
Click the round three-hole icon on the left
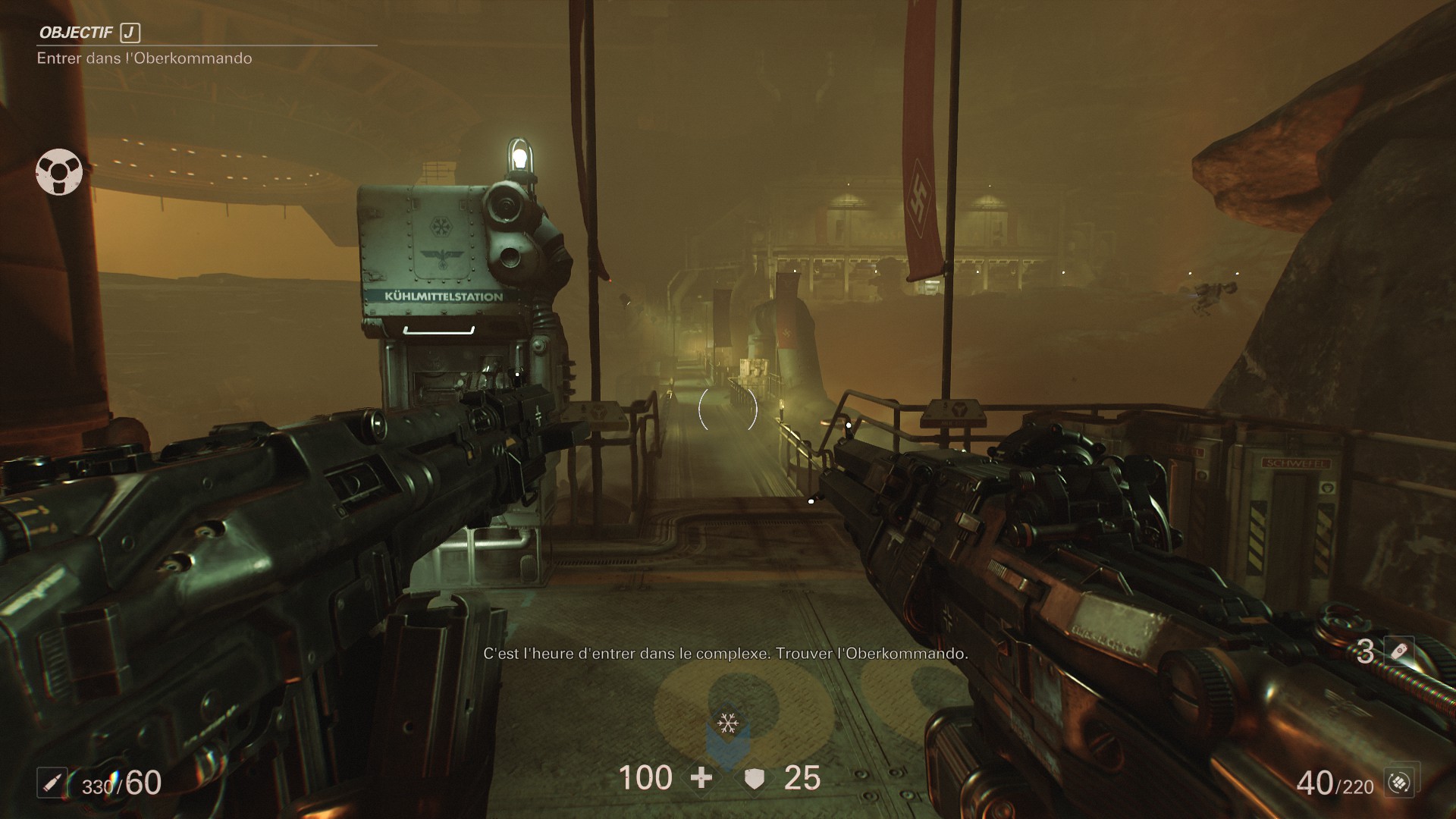click(x=59, y=172)
